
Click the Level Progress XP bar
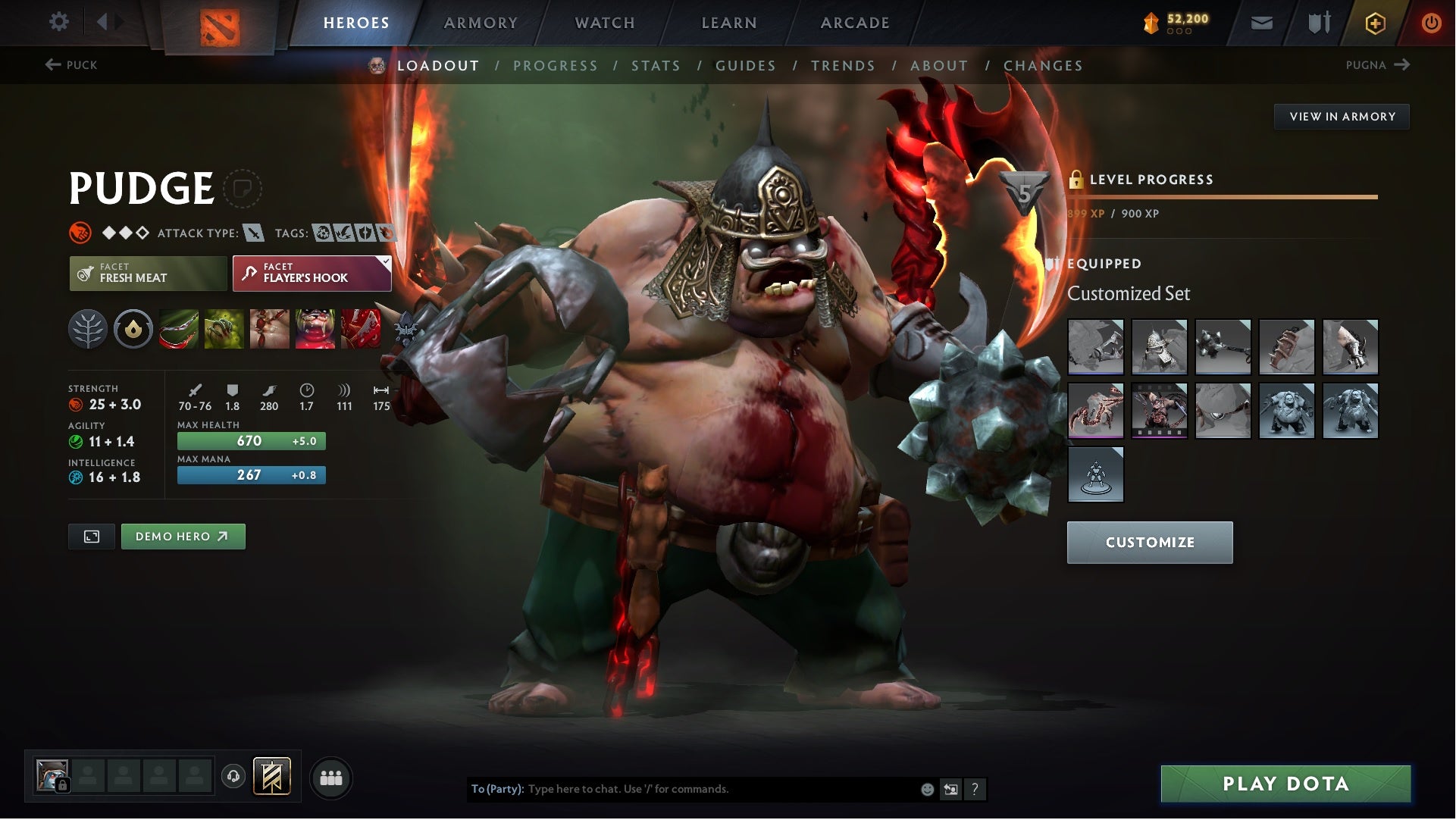(1220, 196)
